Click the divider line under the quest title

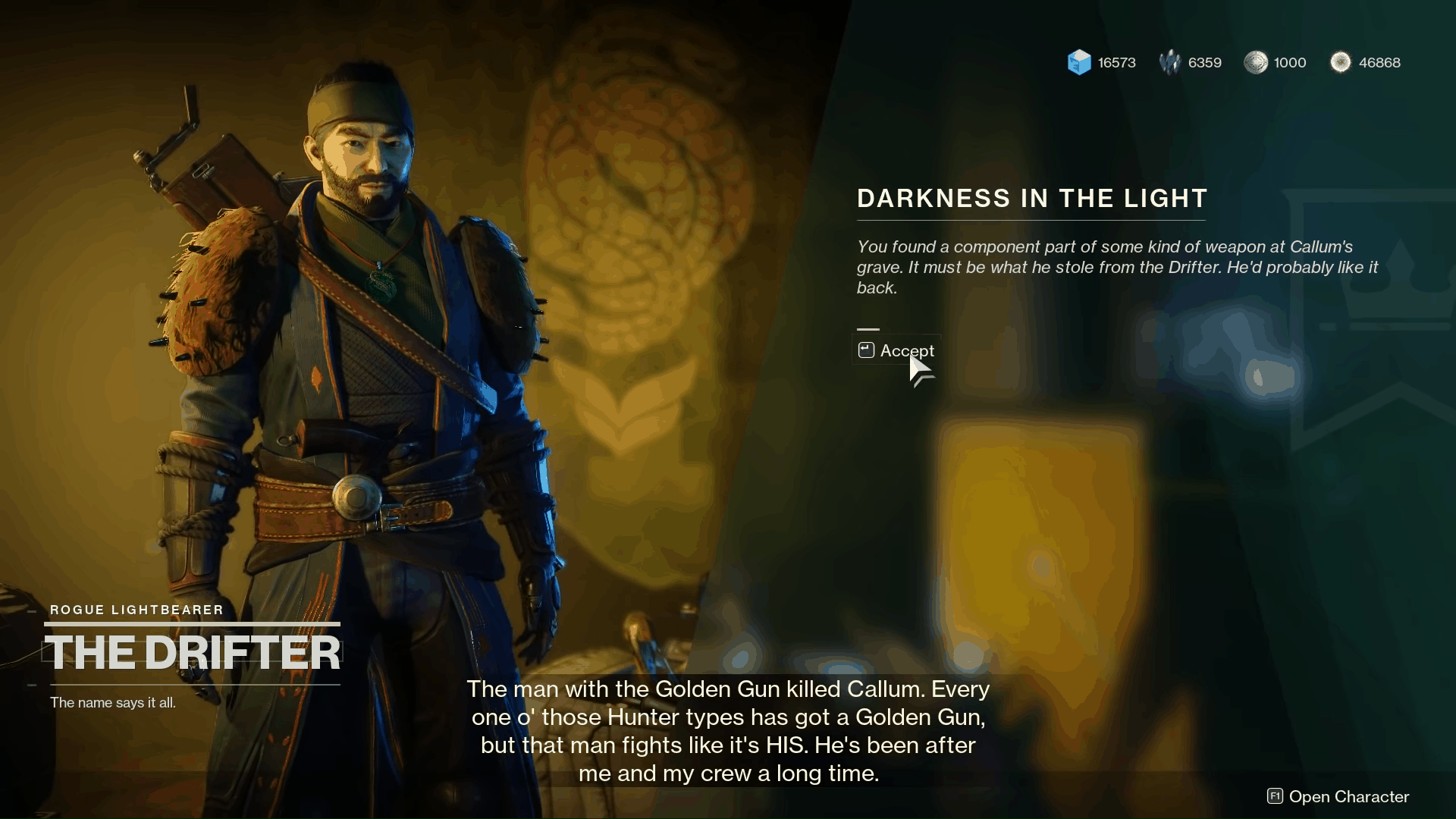point(1031,219)
